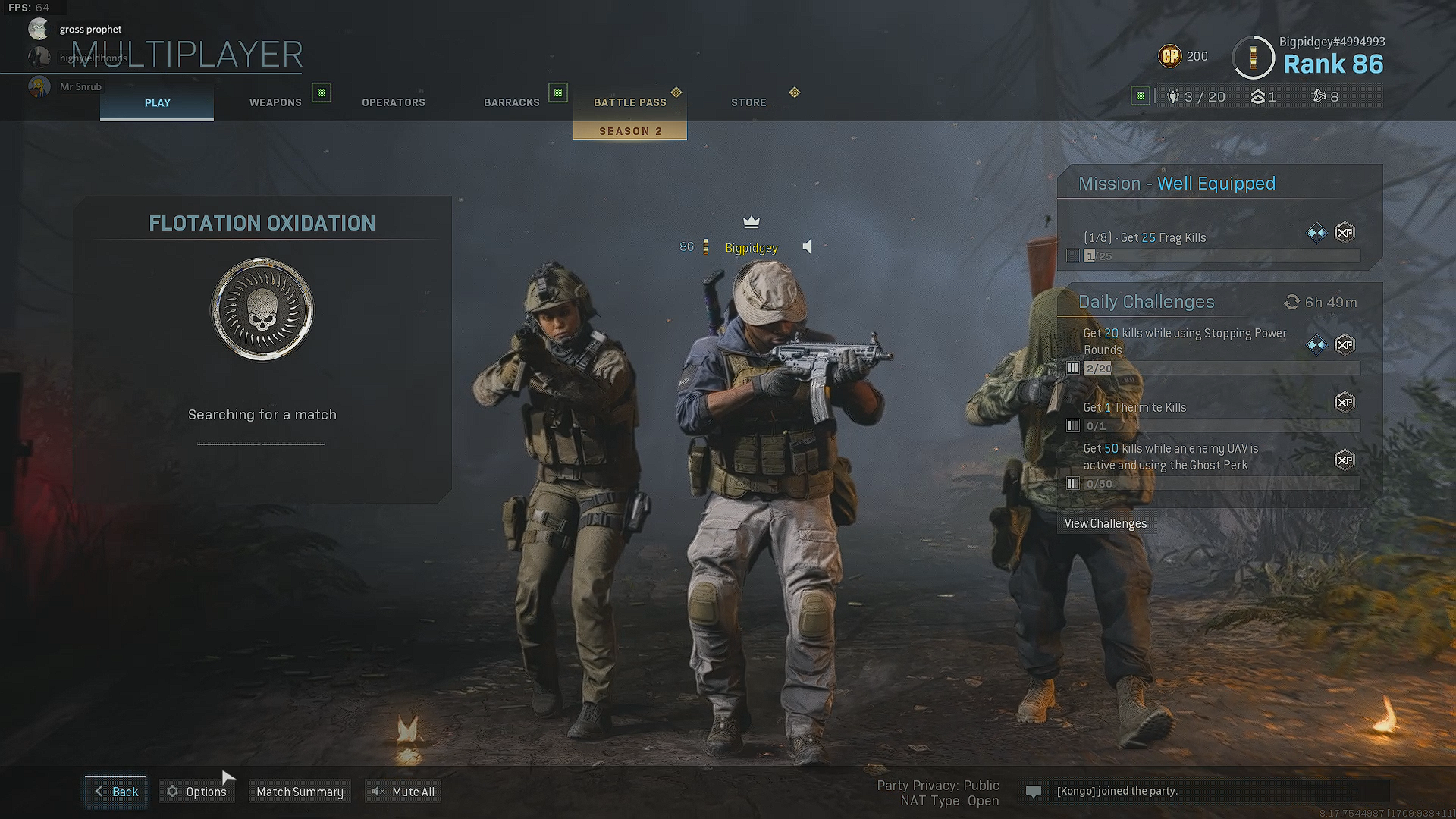The width and height of the screenshot is (1456, 819).
Task: Select the Flotation Oxidation skull emblem
Action: tap(262, 309)
